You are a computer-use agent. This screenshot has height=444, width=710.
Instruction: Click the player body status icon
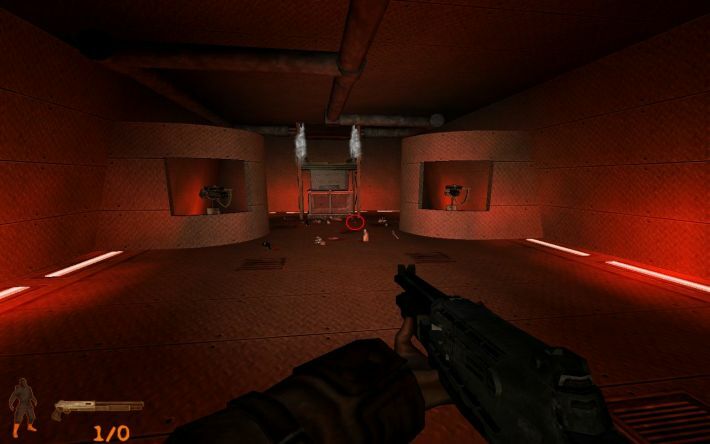pos(22,406)
